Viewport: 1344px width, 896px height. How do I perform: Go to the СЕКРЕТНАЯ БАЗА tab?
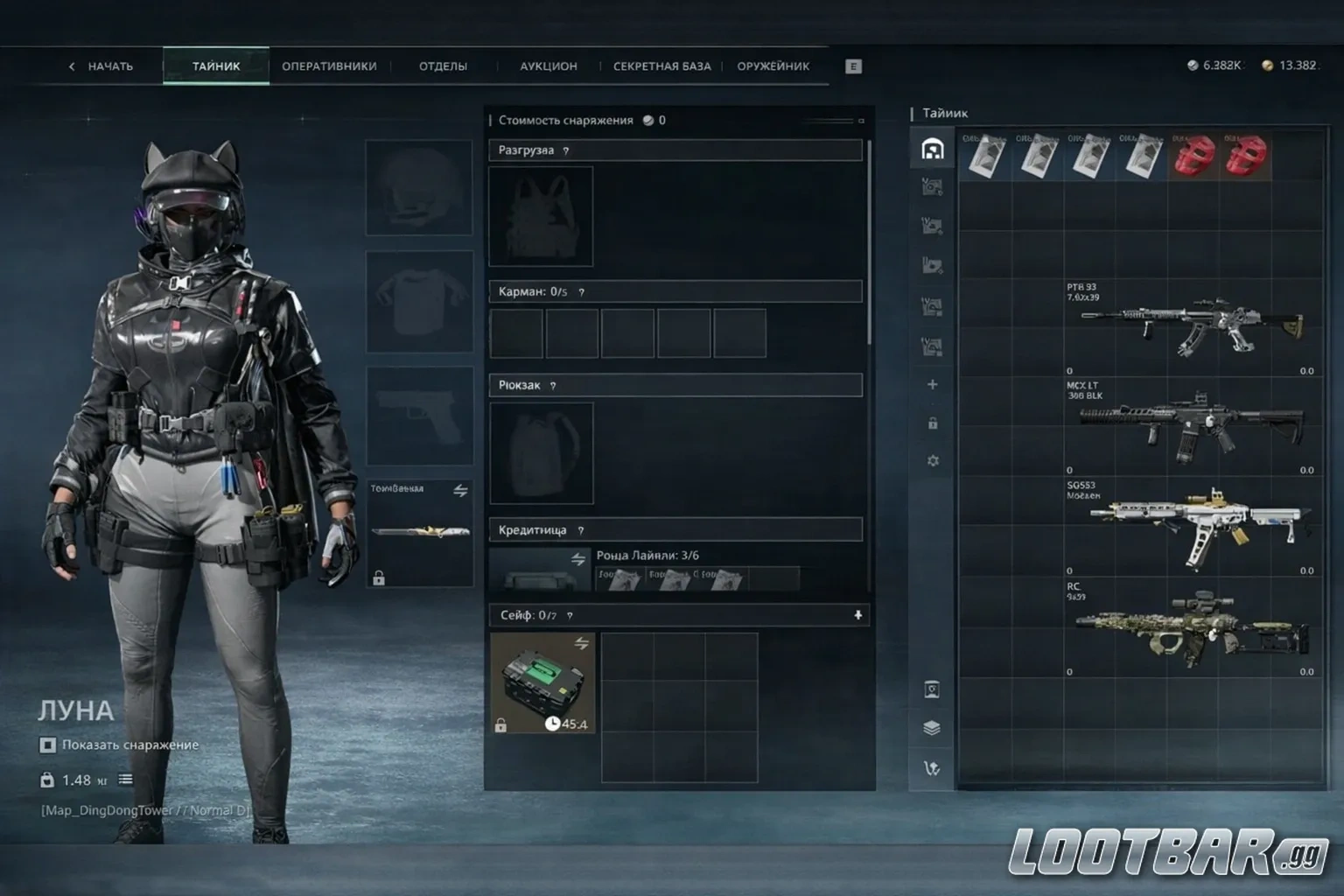(661, 66)
